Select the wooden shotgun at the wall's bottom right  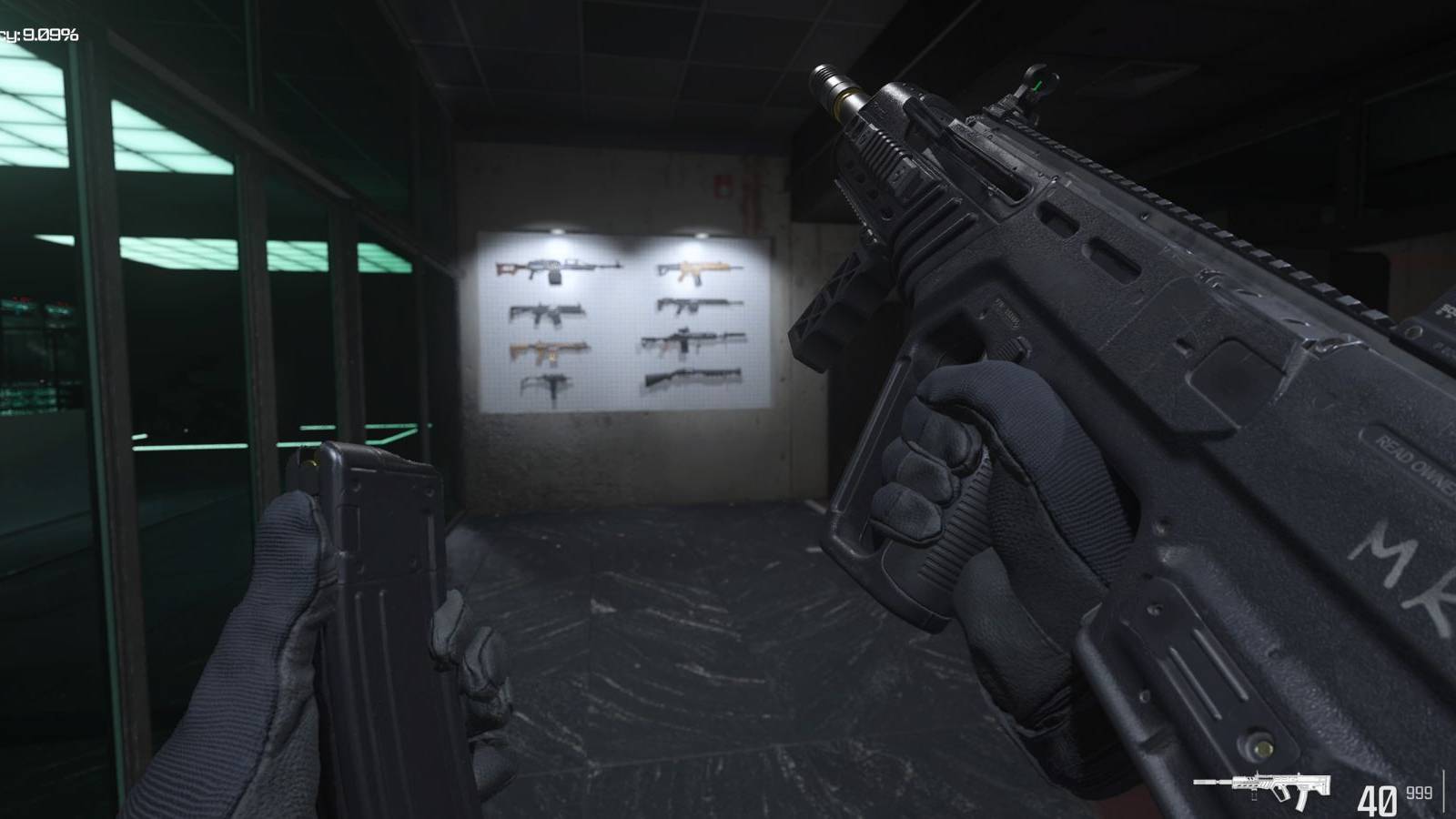pyautogui.click(x=692, y=376)
